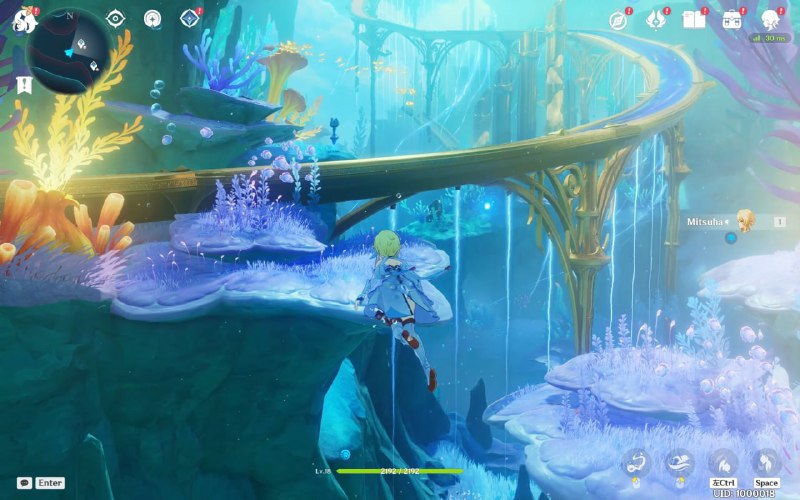Open the wish star icon

pyautogui.click(x=656, y=19)
